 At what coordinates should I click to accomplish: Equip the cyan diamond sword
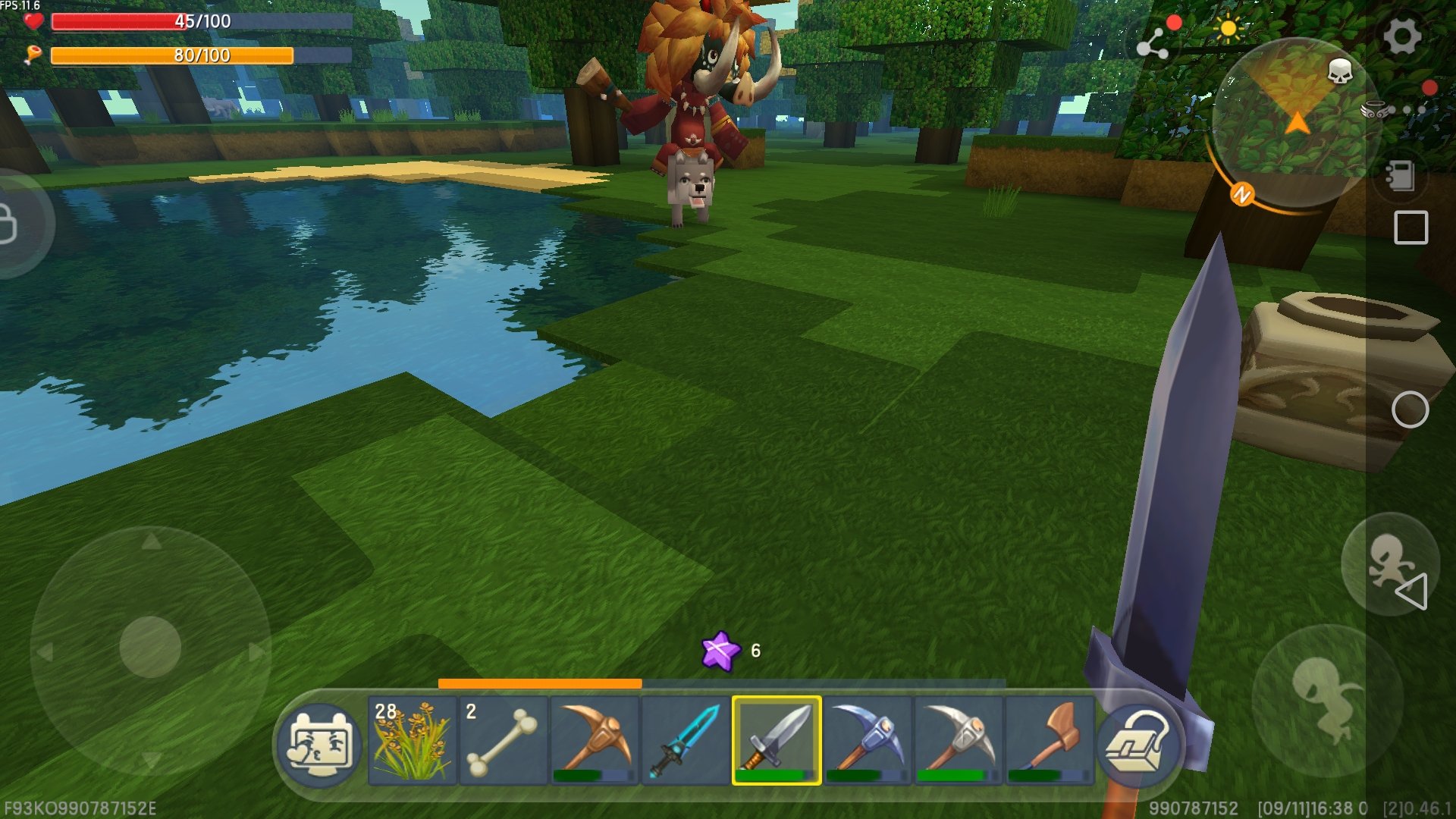tap(685, 740)
